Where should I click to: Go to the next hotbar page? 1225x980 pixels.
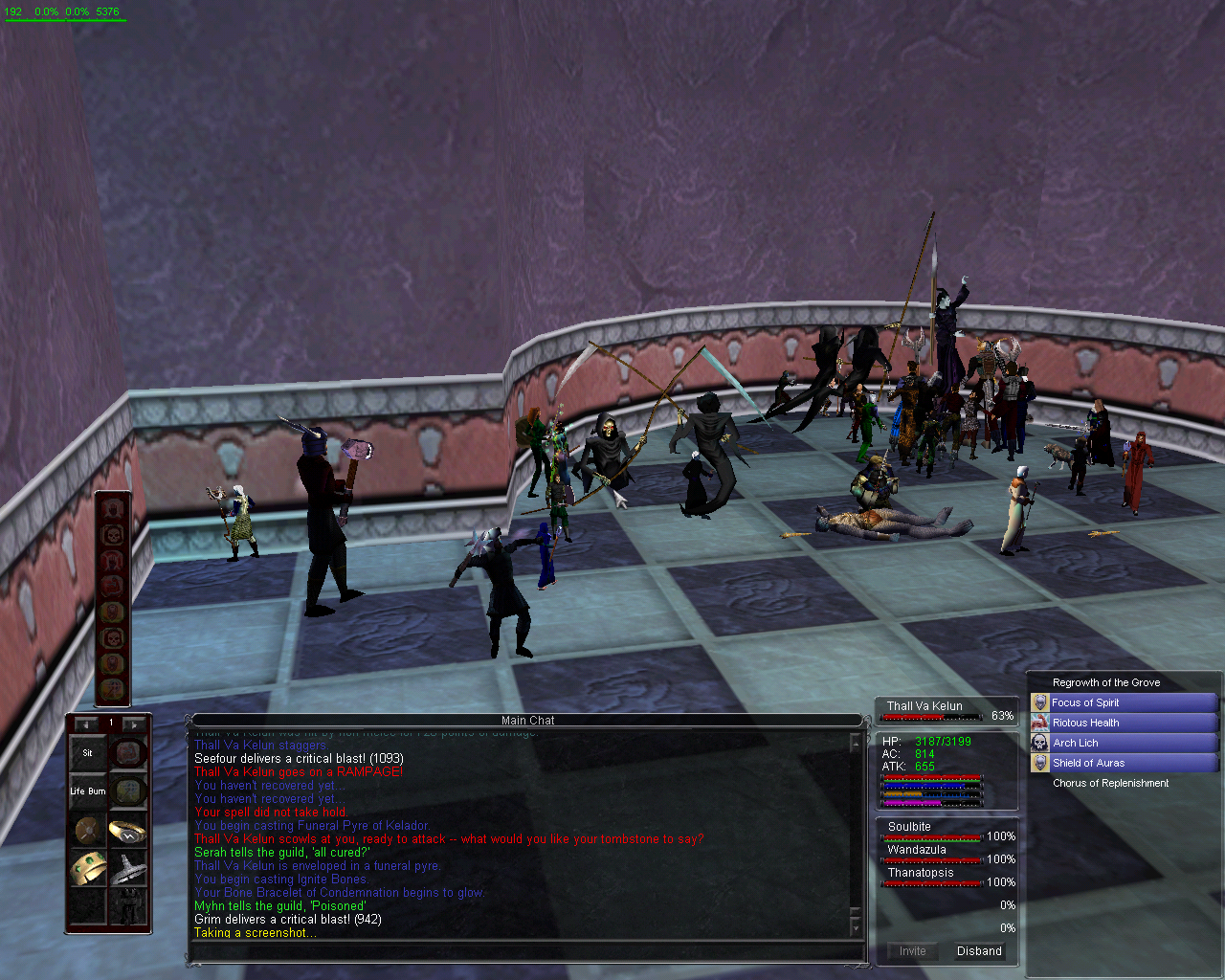coord(134,724)
